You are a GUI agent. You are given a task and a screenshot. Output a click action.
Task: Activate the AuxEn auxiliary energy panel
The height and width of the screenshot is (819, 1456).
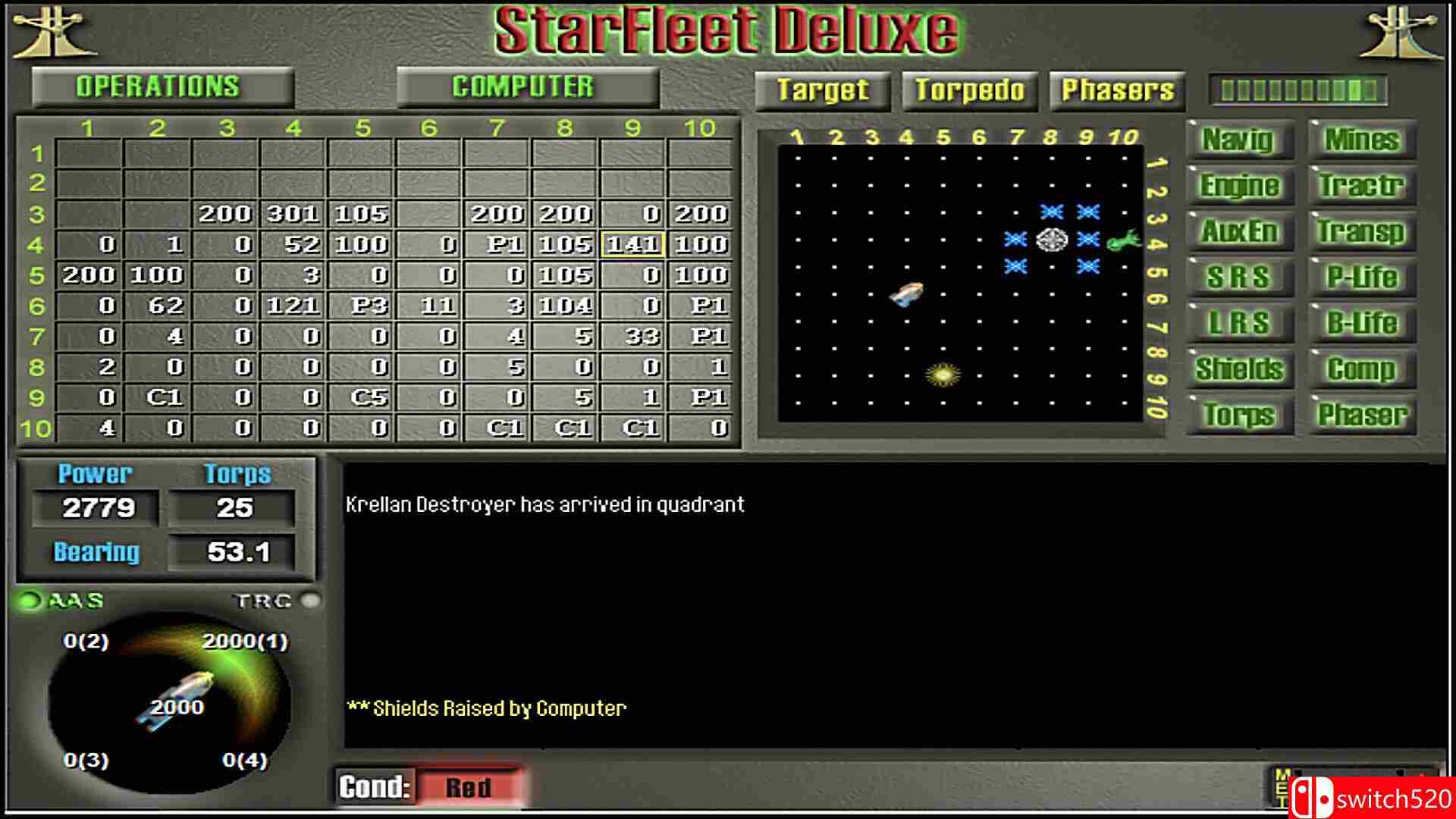(x=1239, y=232)
